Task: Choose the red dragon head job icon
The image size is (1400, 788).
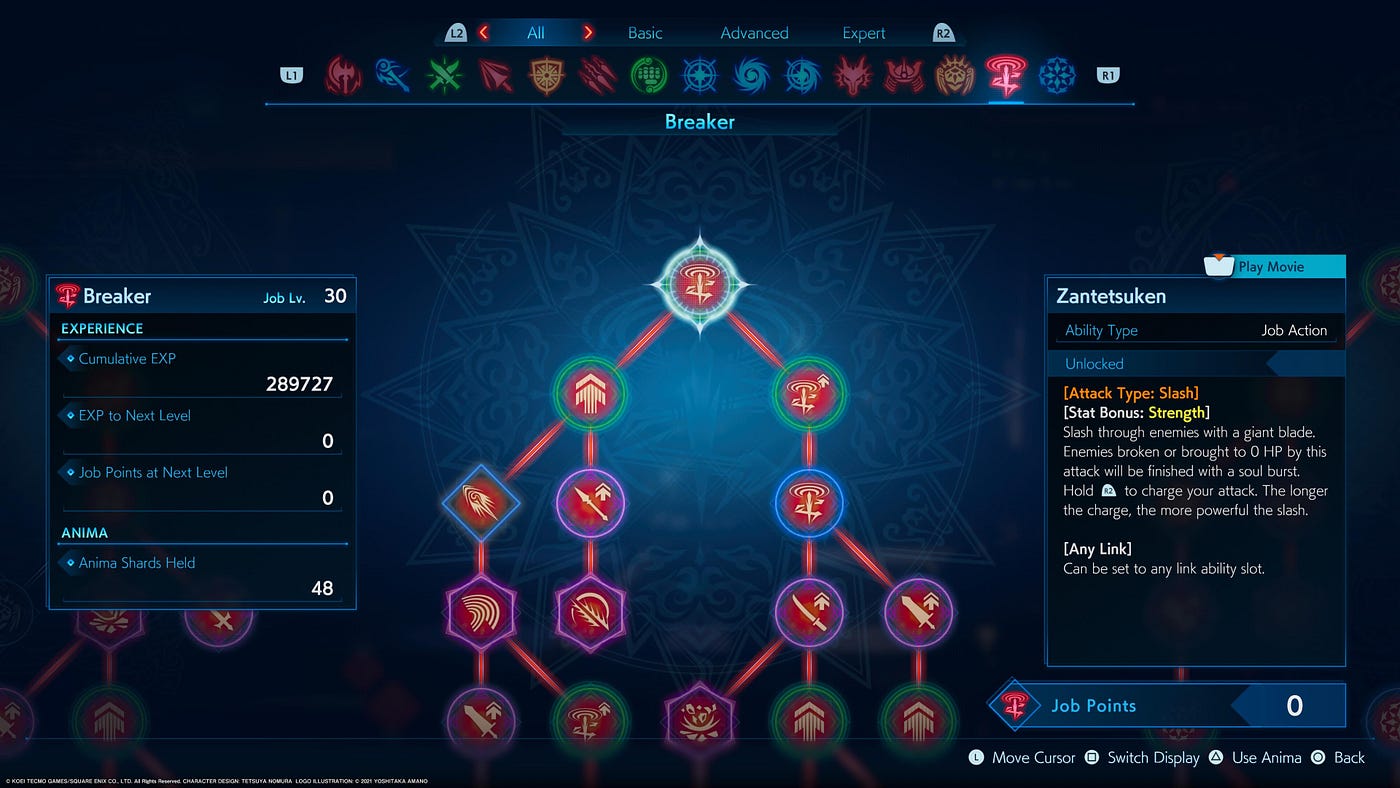Action: tap(853, 75)
